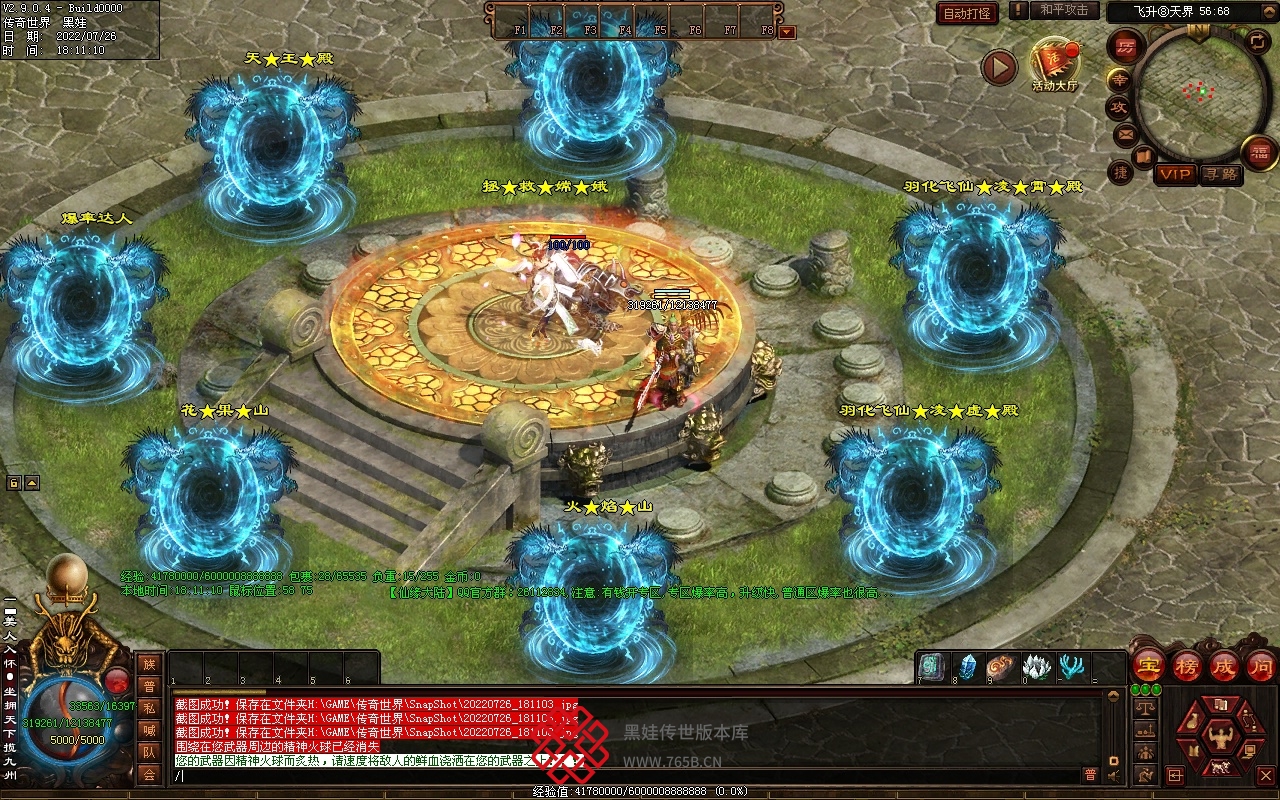This screenshot has height=800, width=1280.
Task: Click the X button beside the hexagon menu
Action: click(x=1265, y=775)
